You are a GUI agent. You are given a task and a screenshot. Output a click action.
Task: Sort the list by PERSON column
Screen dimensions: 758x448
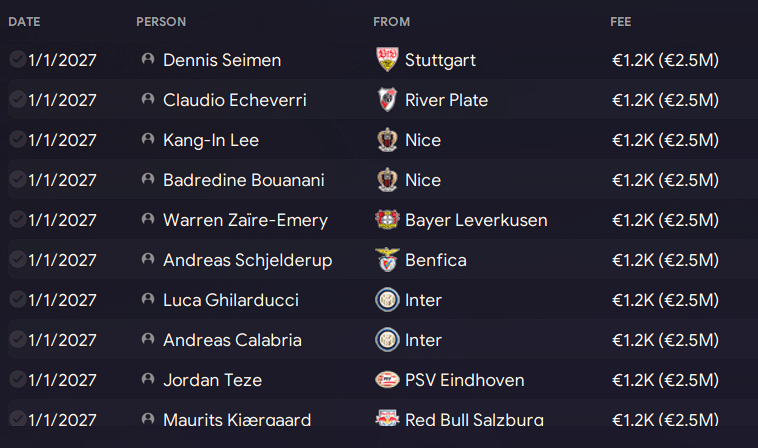click(161, 21)
